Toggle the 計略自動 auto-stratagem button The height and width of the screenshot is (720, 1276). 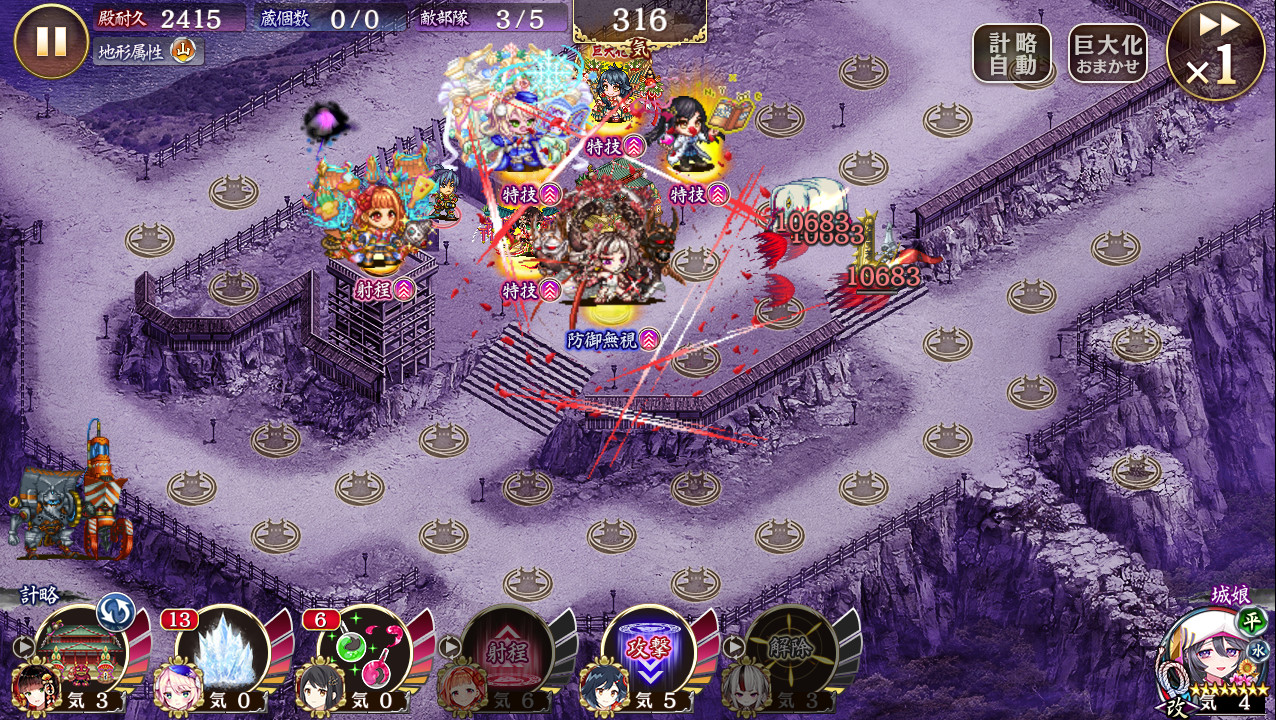coord(1011,53)
